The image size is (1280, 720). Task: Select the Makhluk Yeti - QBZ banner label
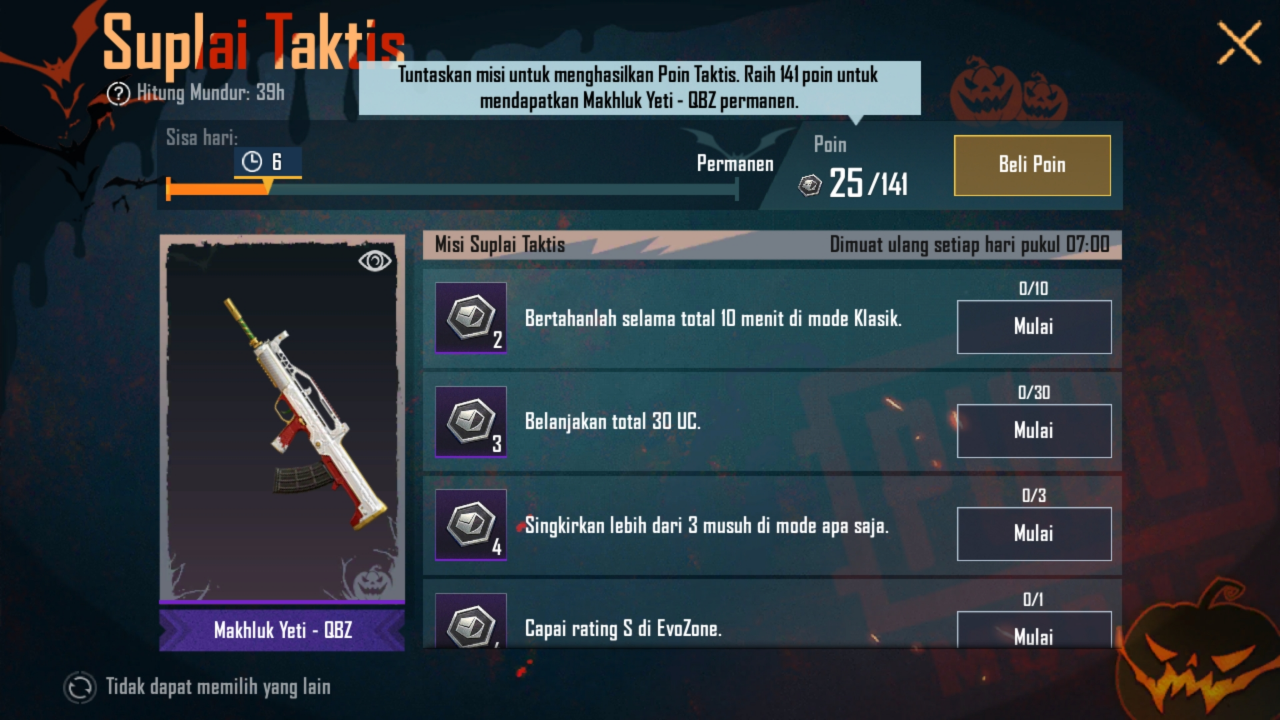(281, 629)
